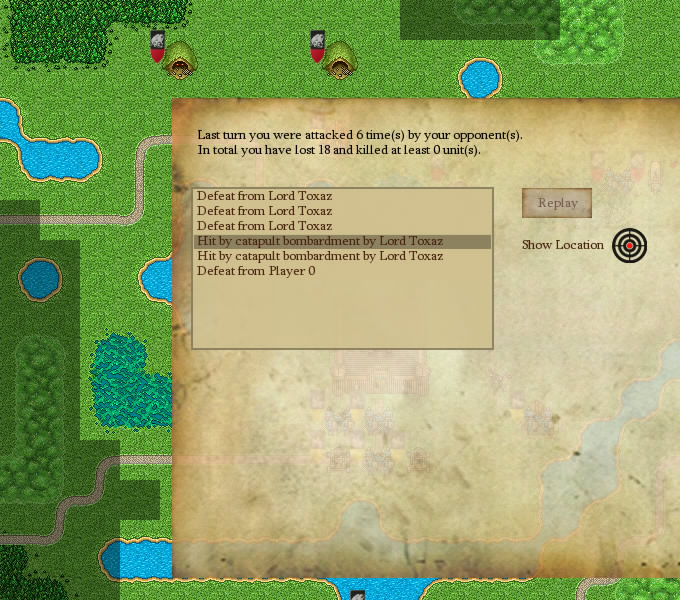
Task: Click the Replay button
Action: click(557, 203)
